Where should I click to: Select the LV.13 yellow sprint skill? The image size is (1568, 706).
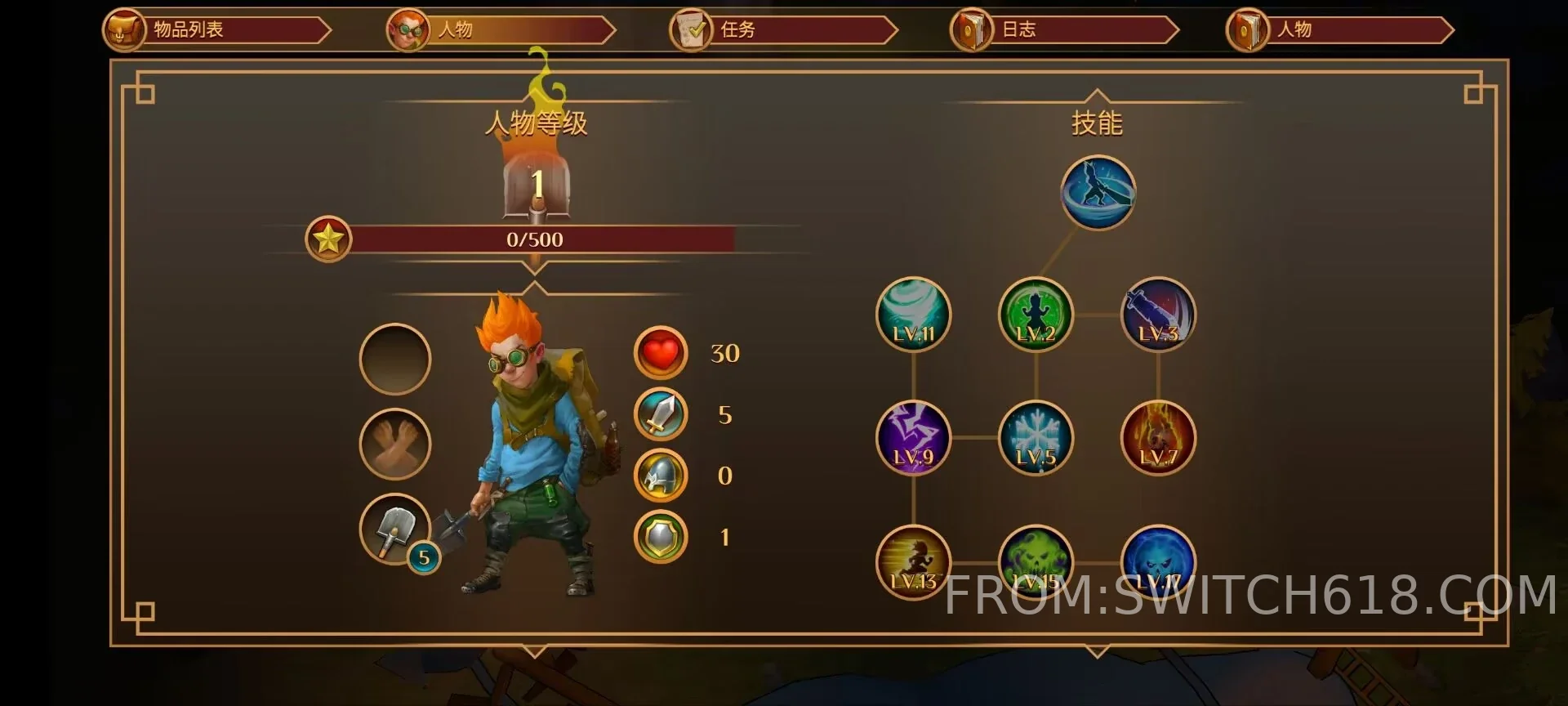click(913, 562)
